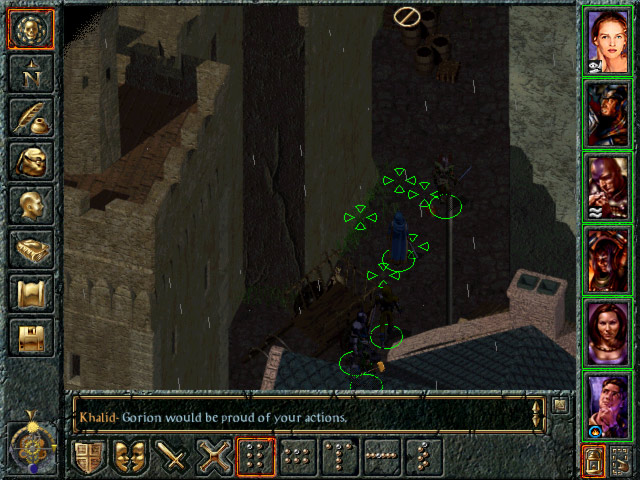Open the character record bald head icon
This screenshot has width=640, height=480.
coord(31,205)
